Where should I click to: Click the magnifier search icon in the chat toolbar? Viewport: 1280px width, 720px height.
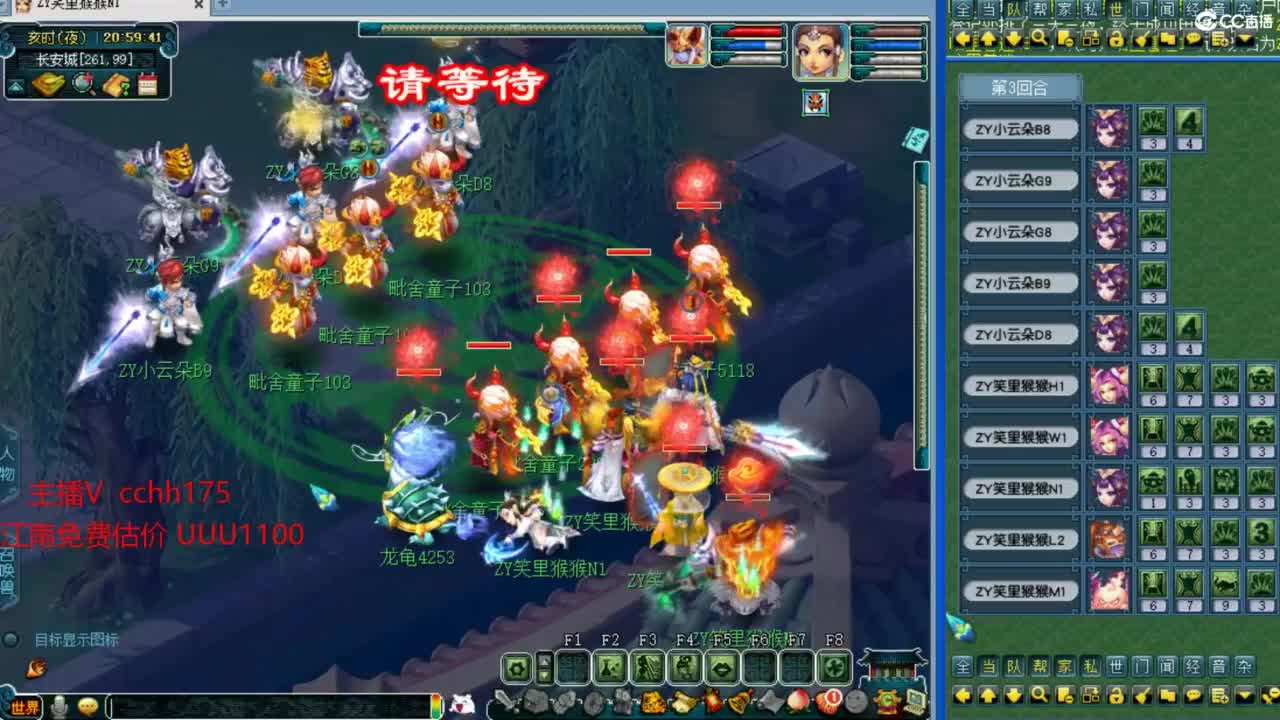tap(1040, 695)
